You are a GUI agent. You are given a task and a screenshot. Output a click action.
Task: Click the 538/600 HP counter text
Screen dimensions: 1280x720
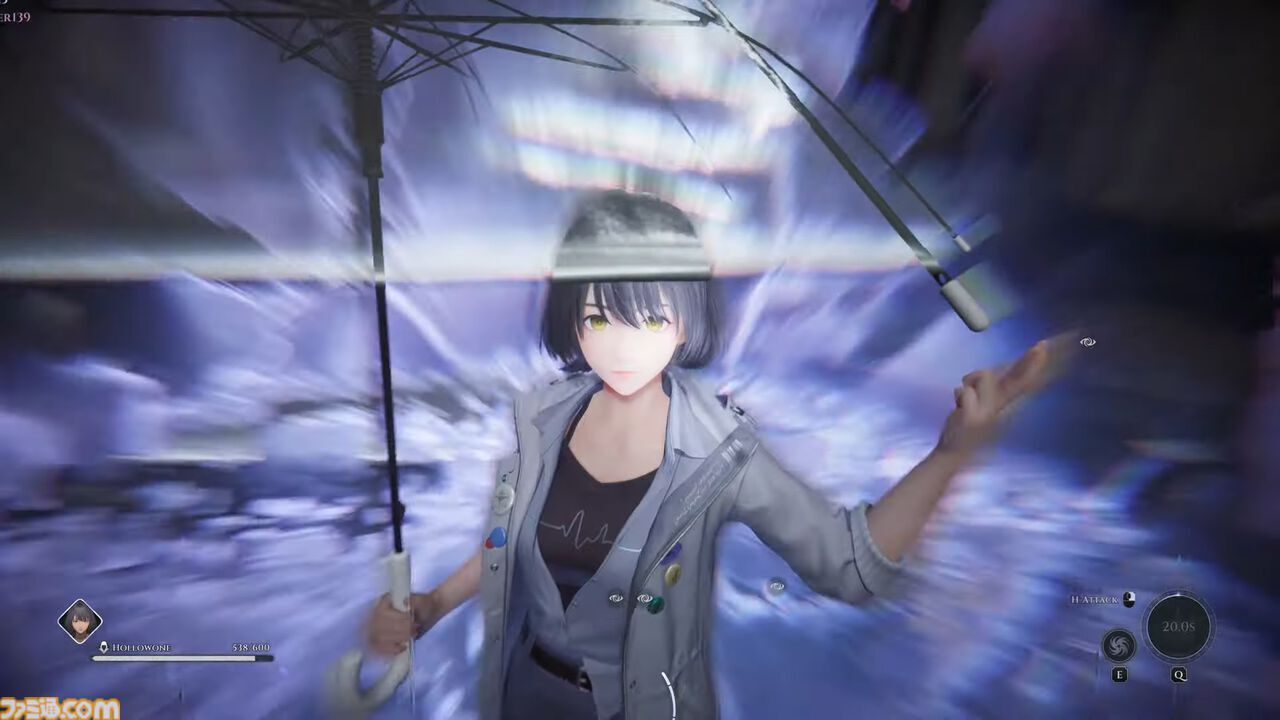(x=250, y=647)
